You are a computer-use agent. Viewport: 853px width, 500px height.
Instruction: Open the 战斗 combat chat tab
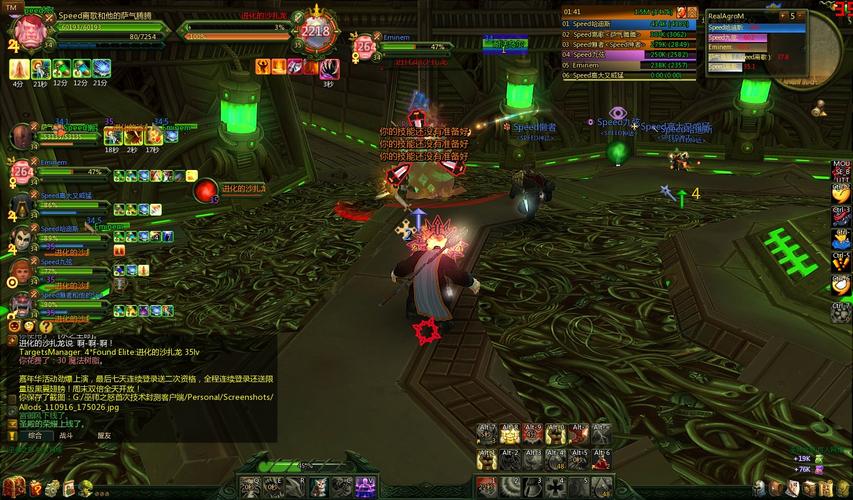66,435
